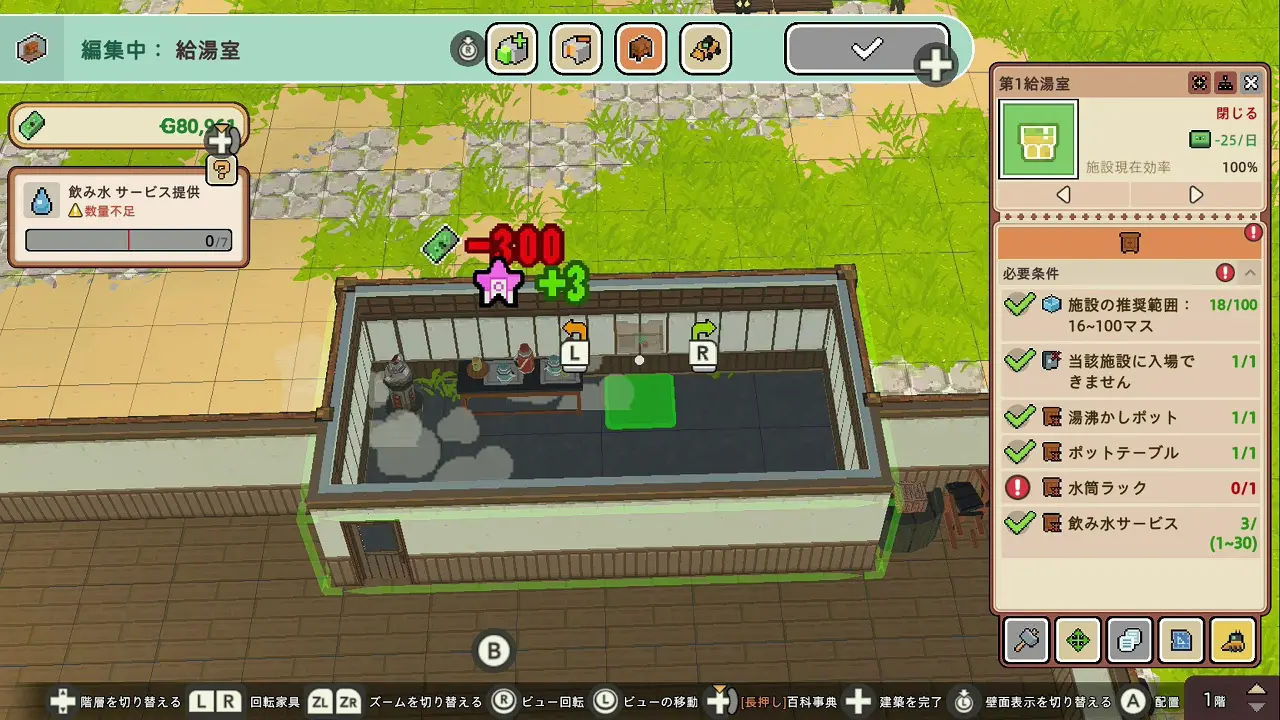This screenshot has height=720, width=1280.
Task: Open the 飲み水 サービス提供 objective tracker
Action: 128,218
